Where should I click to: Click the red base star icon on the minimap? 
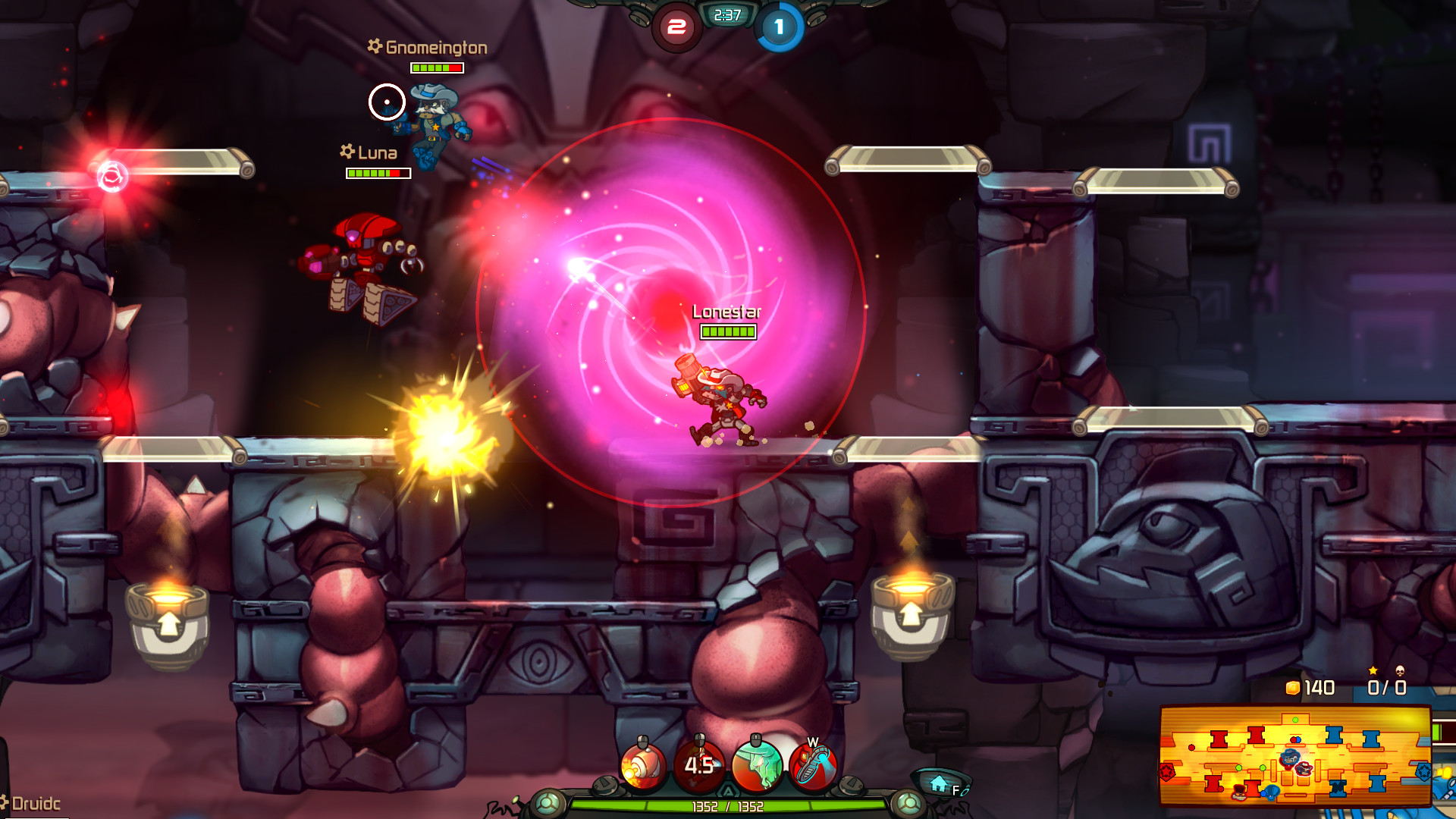(x=1166, y=770)
